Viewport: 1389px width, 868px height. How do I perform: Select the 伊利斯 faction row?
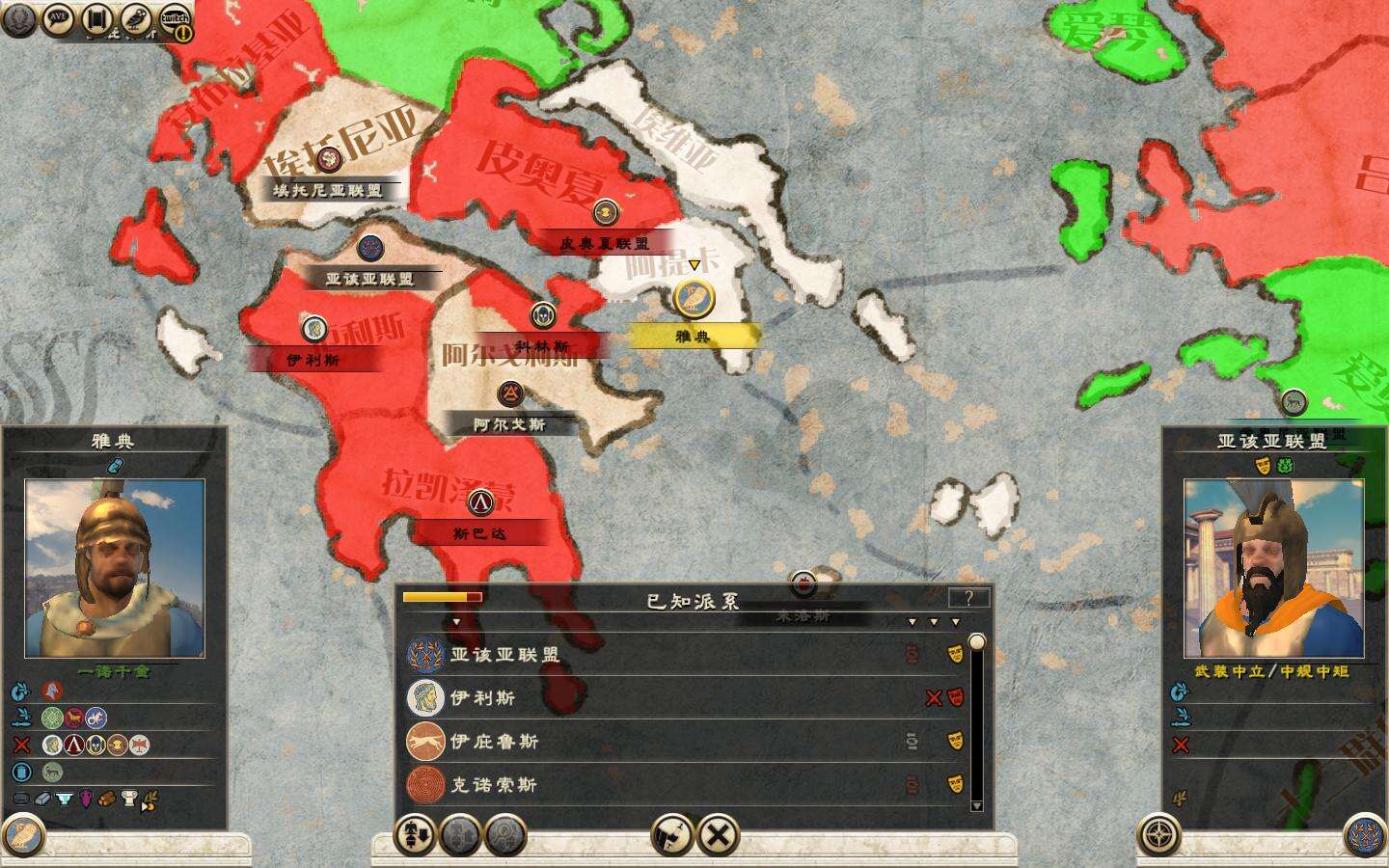coord(482,698)
